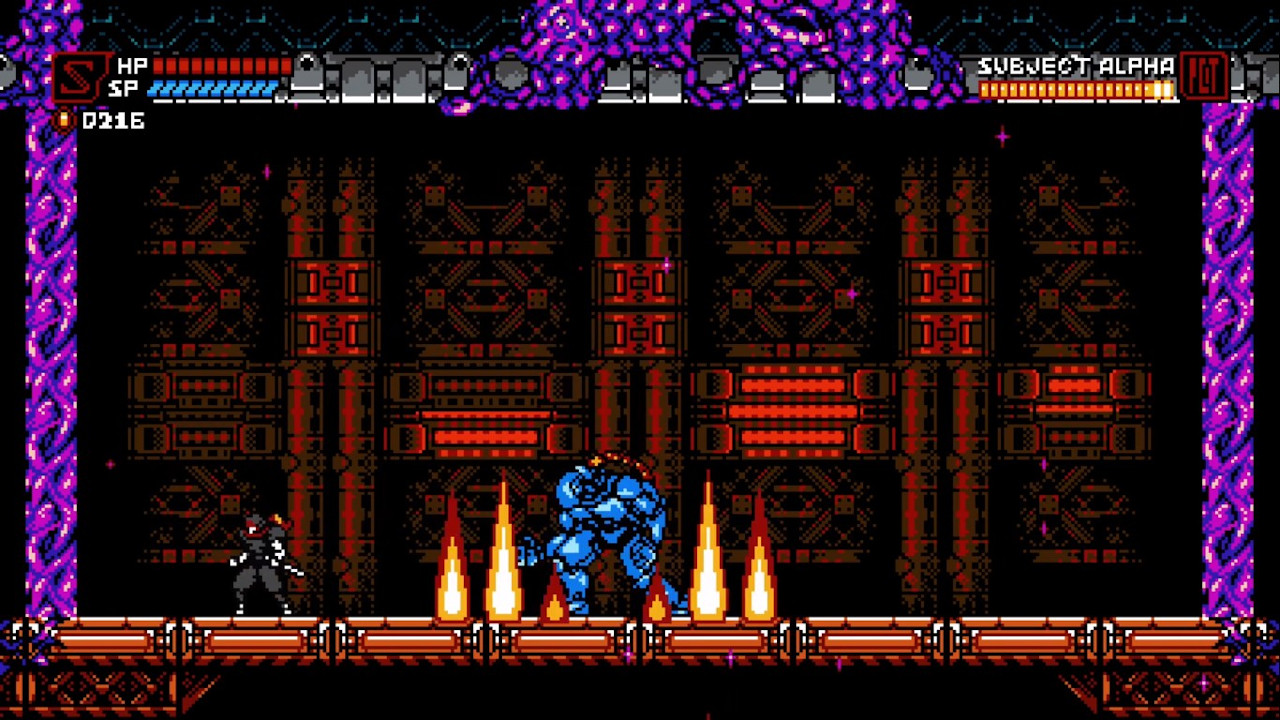This screenshot has width=1280, height=720.
Task: Select the coin icon beside the counter
Action: [x=62, y=122]
